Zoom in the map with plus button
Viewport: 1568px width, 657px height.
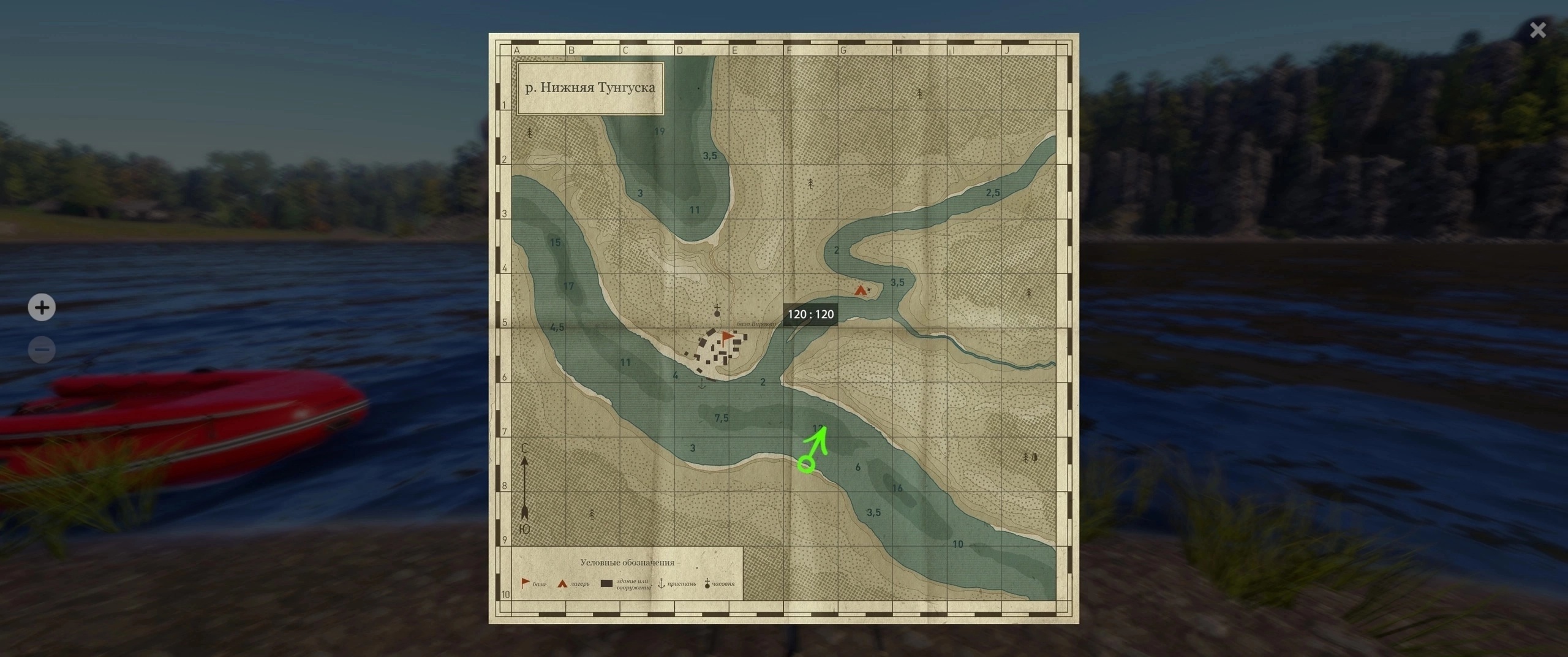pos(42,307)
